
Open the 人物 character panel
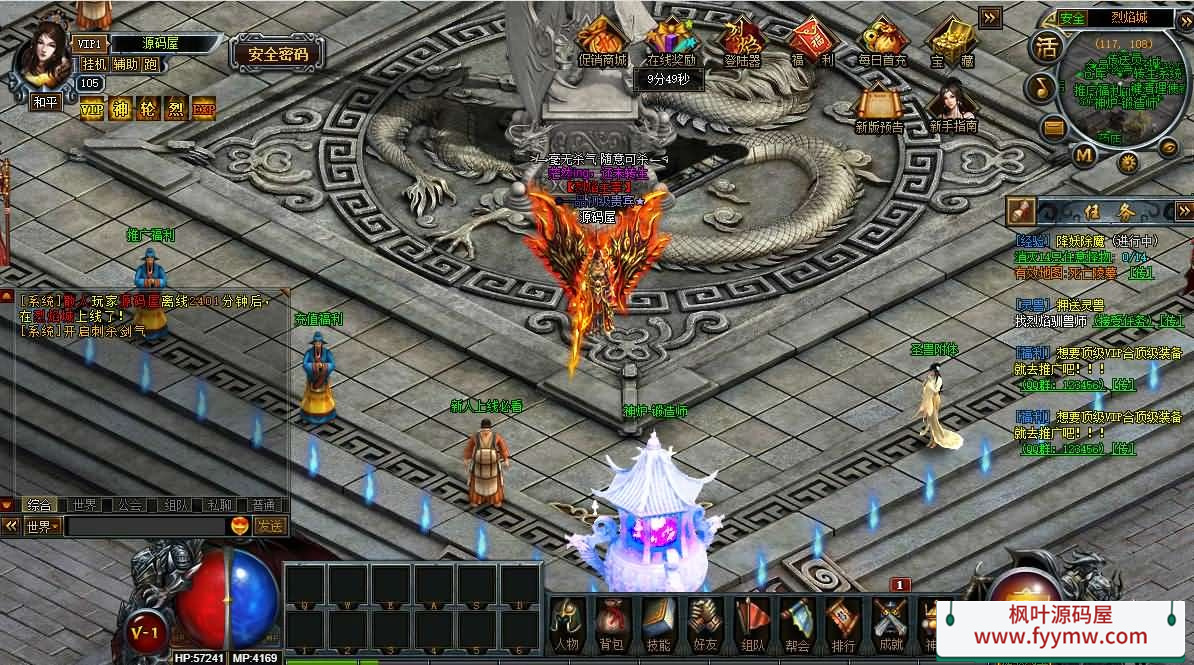tap(567, 623)
